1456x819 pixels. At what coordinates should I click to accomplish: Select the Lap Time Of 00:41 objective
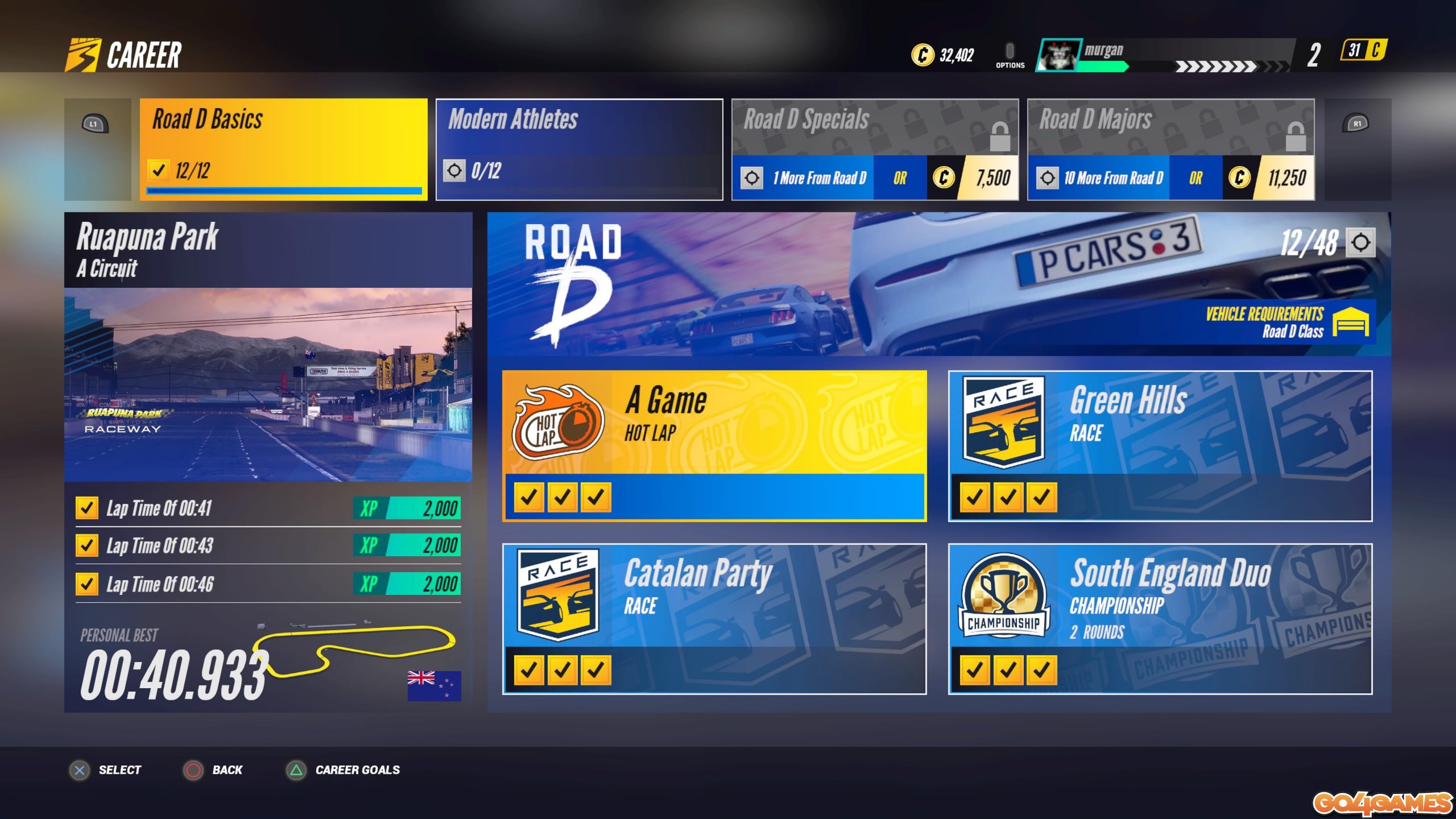click(x=268, y=508)
